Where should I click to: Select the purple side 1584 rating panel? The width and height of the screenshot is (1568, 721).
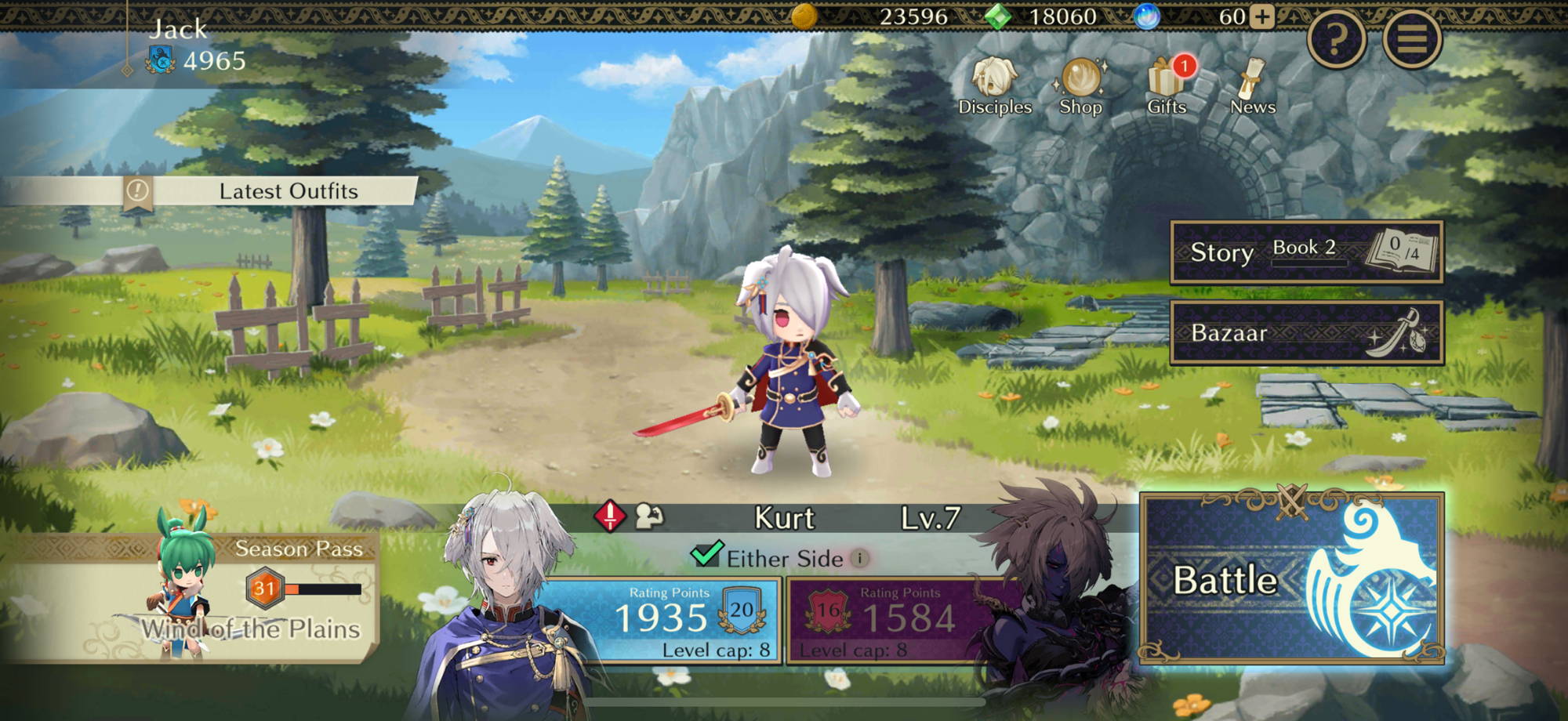886,621
